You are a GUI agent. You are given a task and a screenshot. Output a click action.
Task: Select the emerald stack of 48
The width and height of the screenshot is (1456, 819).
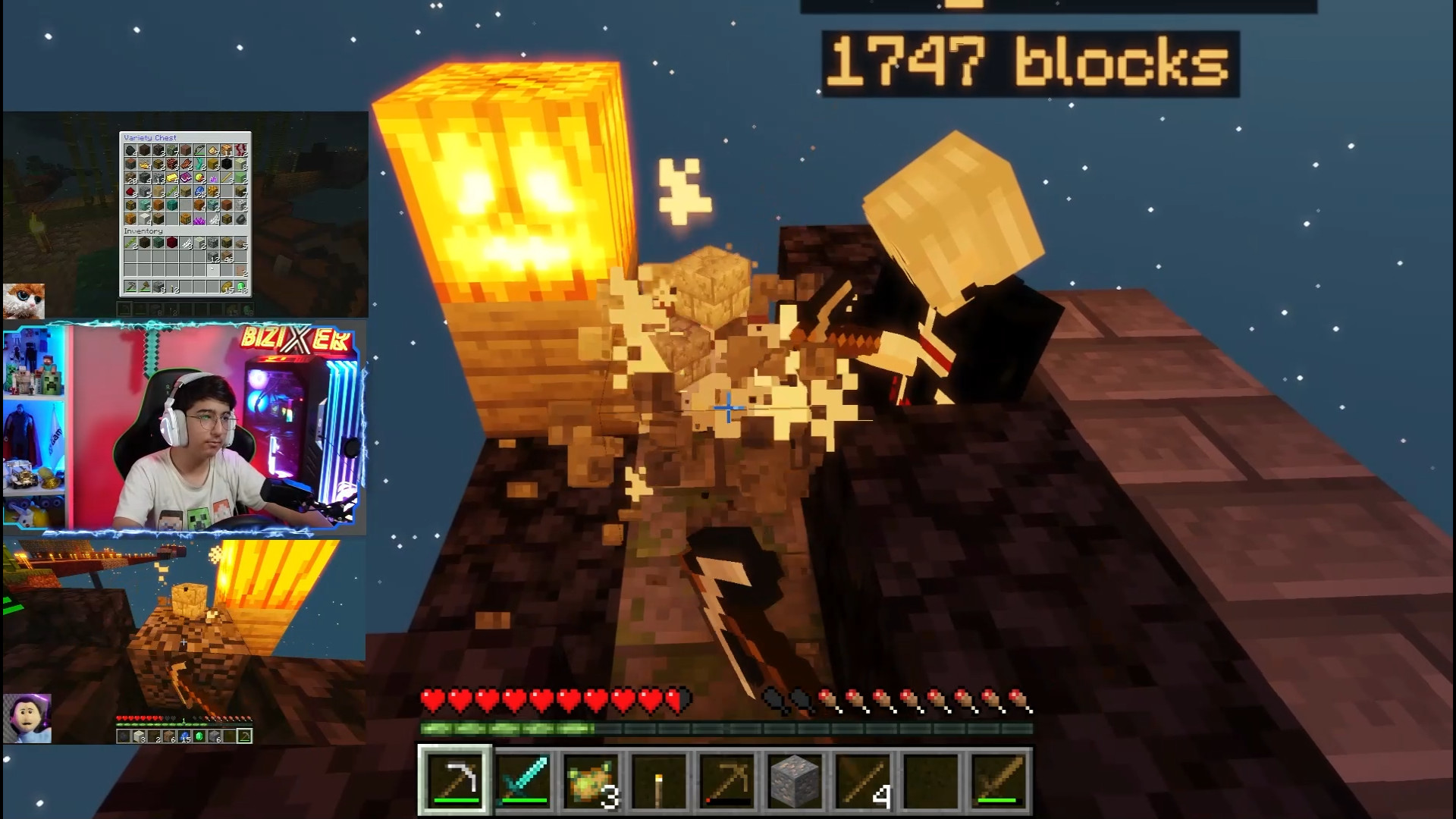coord(241,287)
